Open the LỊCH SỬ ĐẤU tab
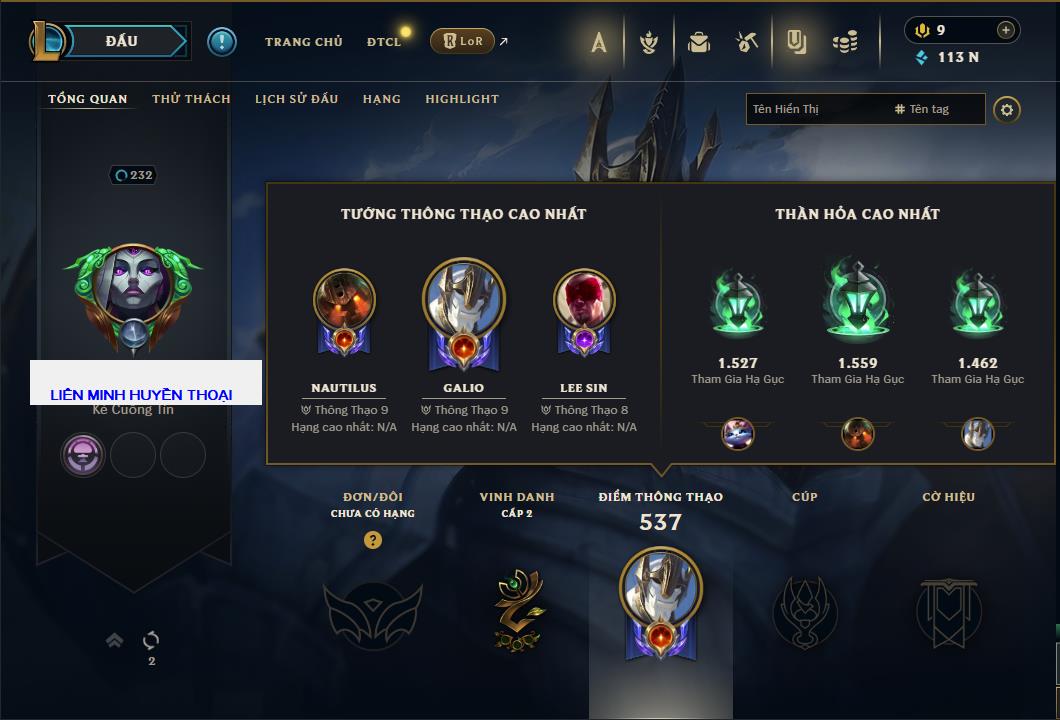 point(296,99)
